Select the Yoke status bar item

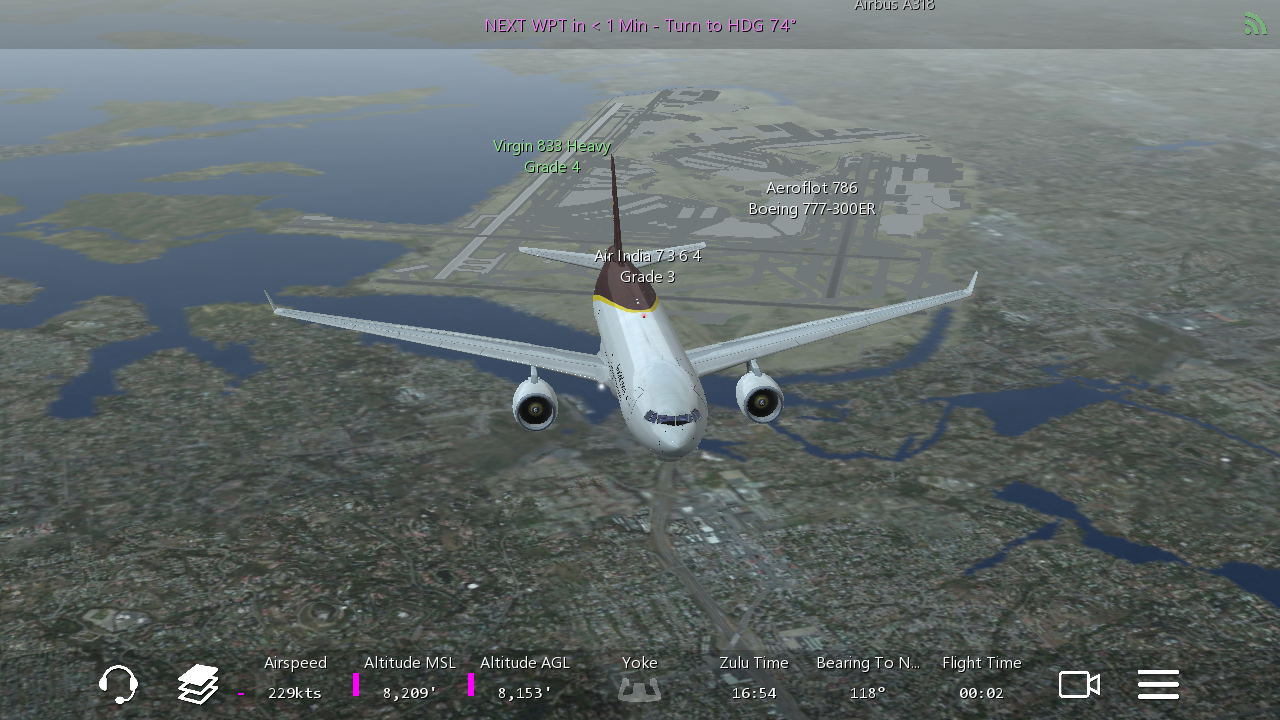tap(640, 678)
